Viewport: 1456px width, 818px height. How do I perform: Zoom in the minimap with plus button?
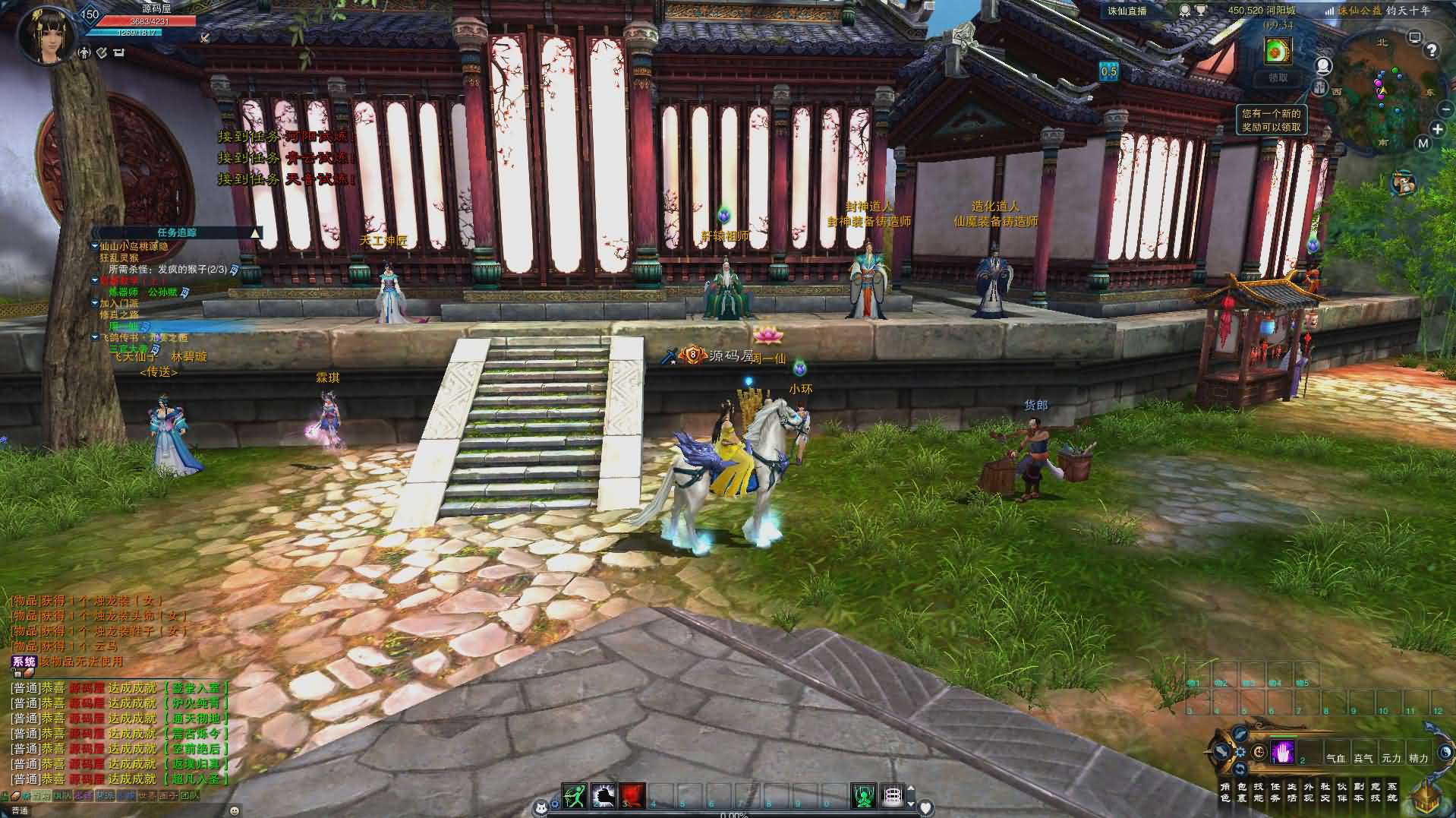click(x=1437, y=129)
